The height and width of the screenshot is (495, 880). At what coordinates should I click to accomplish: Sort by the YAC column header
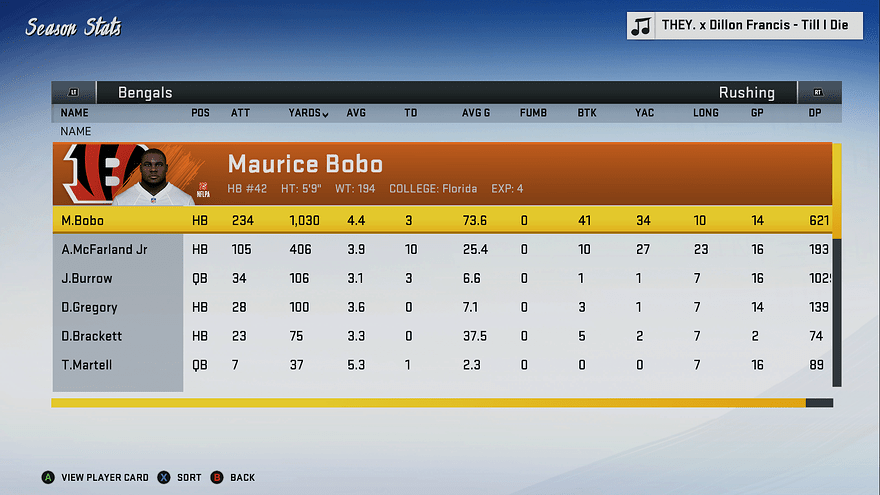tap(644, 113)
